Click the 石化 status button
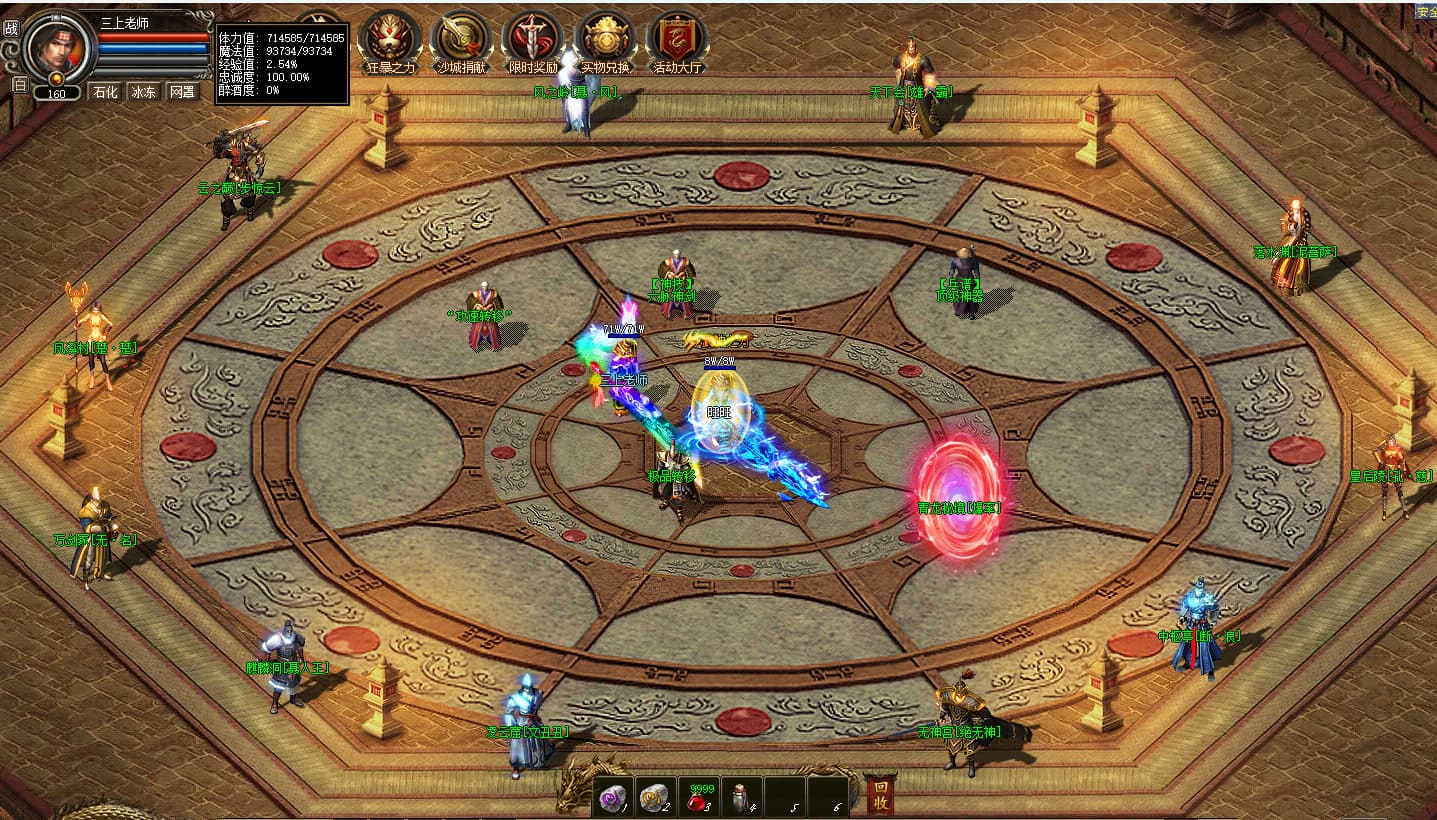Viewport: 1437px width, 820px height. [105, 92]
